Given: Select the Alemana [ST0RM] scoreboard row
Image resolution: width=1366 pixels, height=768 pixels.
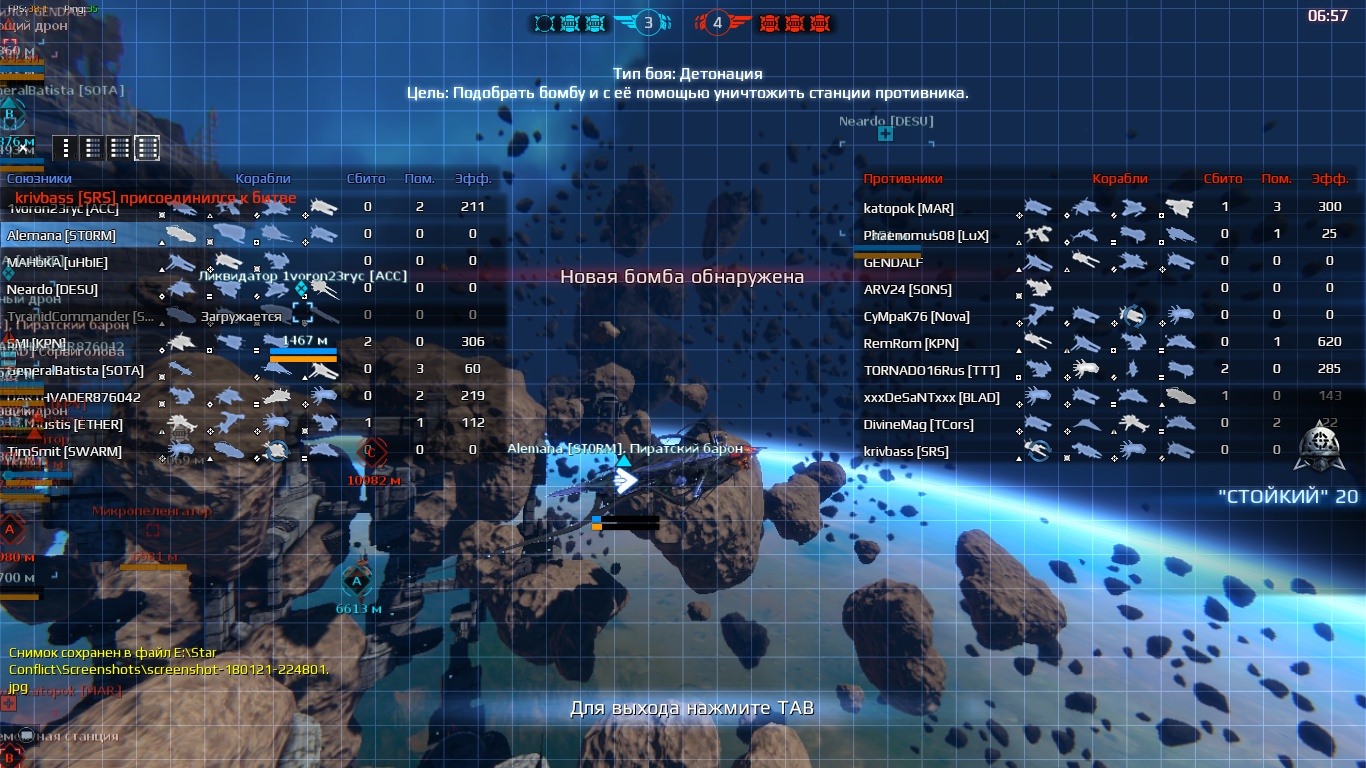Looking at the screenshot, I should [x=61, y=235].
